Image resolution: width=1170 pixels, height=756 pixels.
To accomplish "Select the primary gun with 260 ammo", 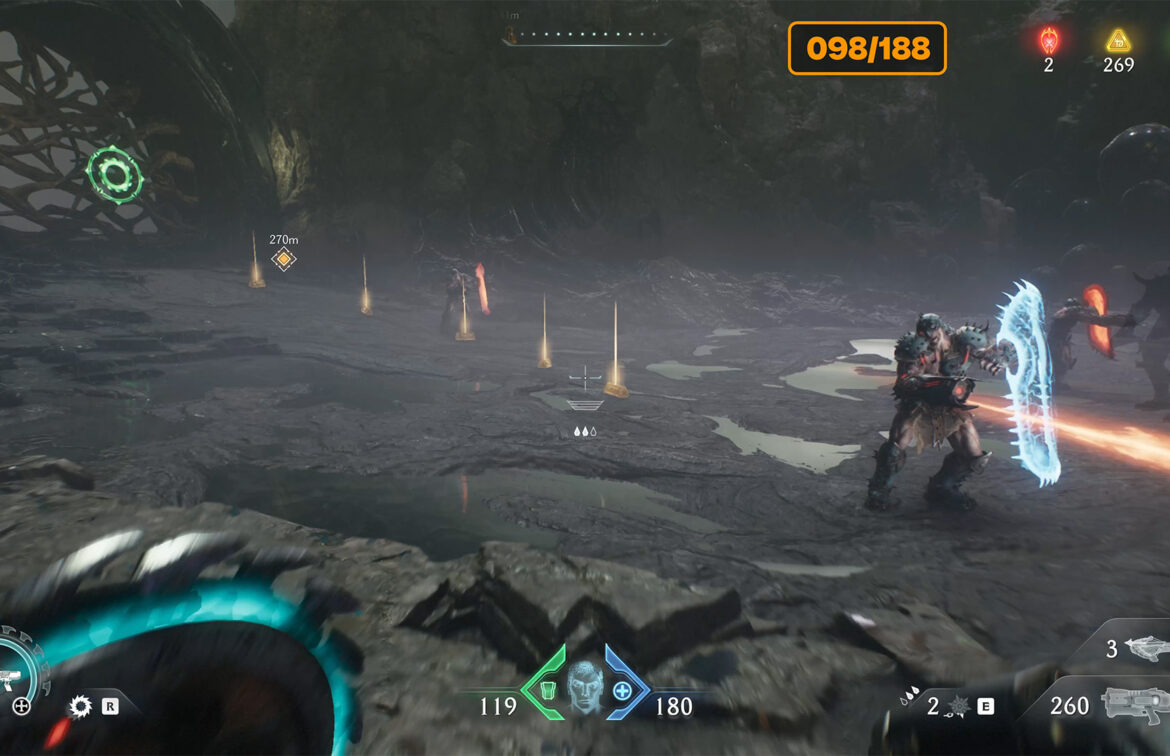I will coord(1135,705).
